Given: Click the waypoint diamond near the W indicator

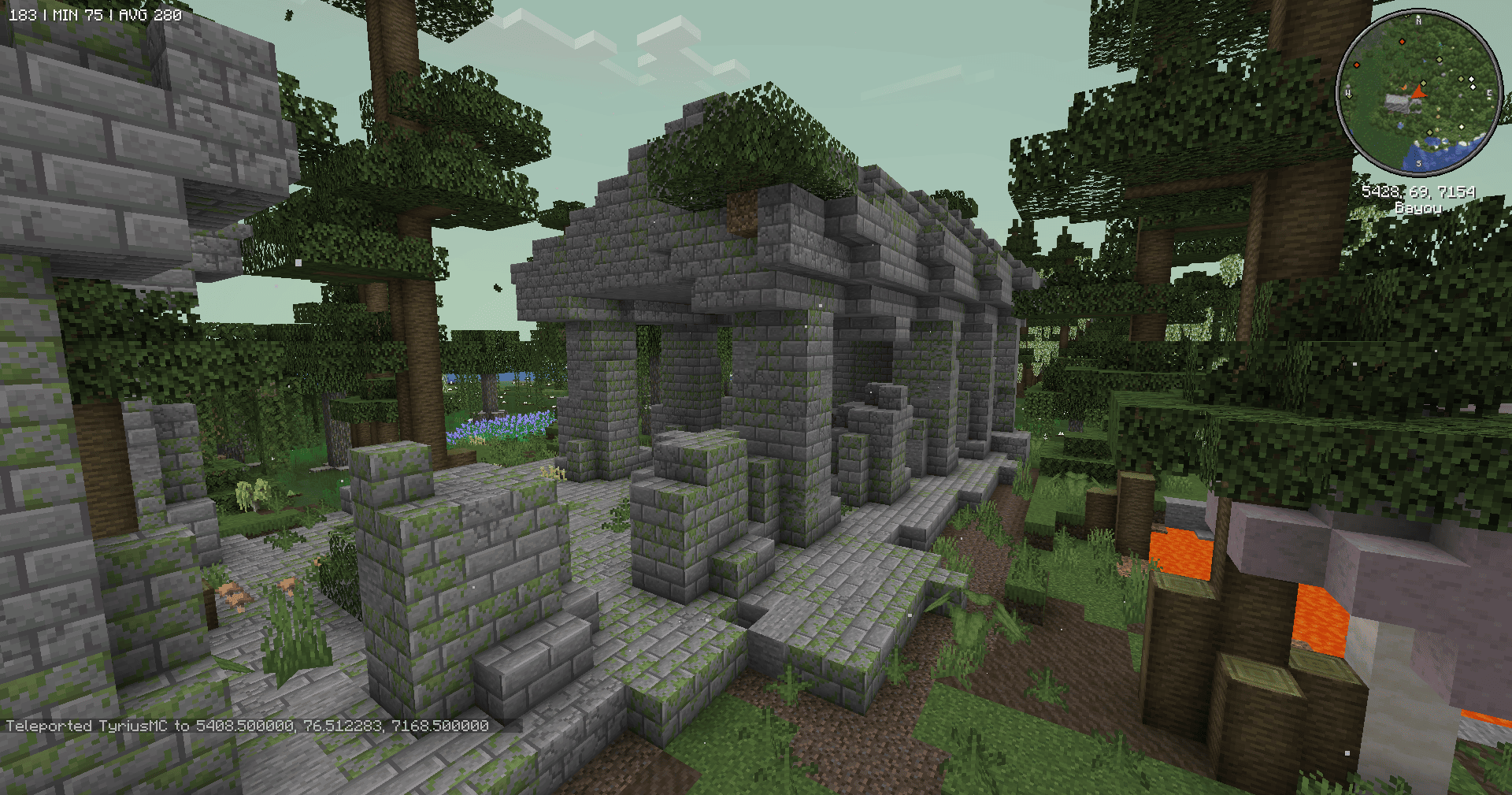Looking at the screenshot, I should point(1348,96).
